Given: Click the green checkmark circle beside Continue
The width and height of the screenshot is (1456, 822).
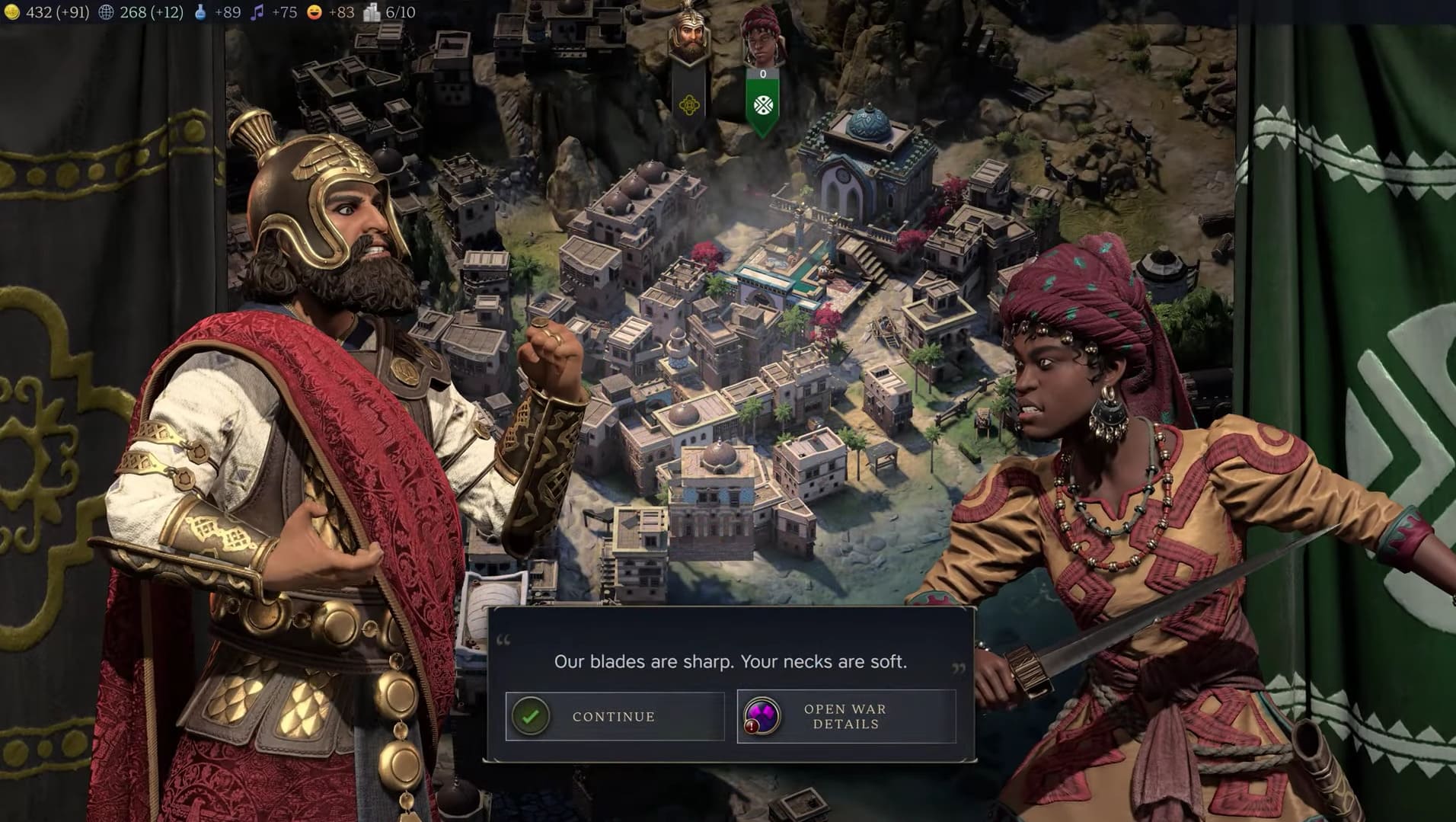Looking at the screenshot, I should pos(531,716).
